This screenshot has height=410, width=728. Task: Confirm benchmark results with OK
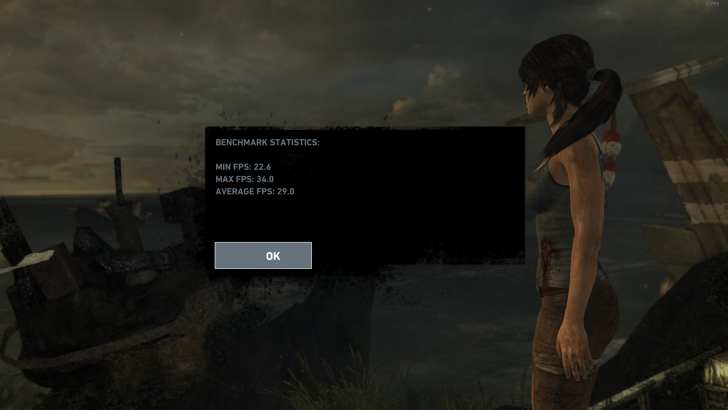pyautogui.click(x=263, y=256)
